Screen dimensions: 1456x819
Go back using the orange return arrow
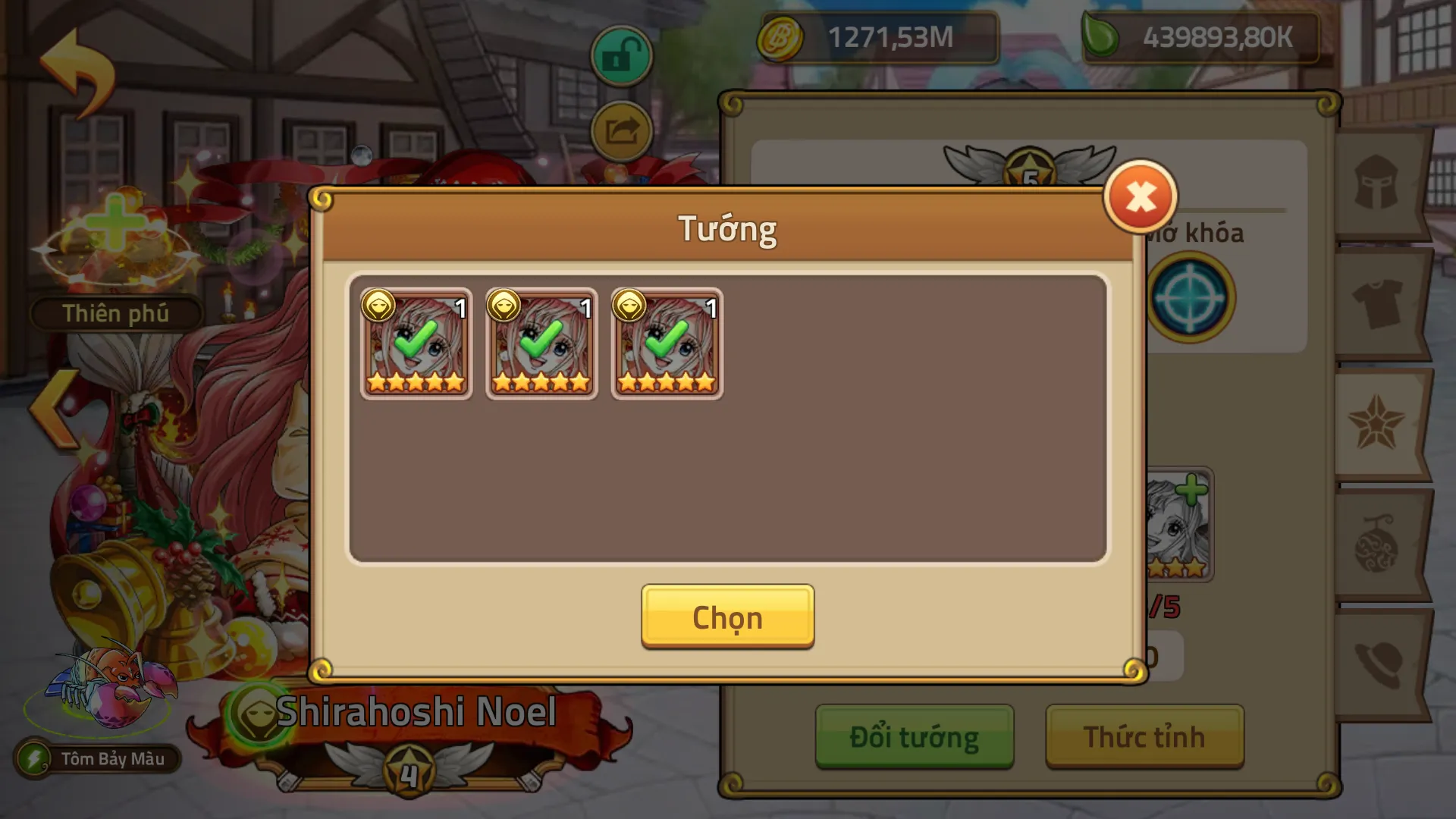(x=77, y=71)
